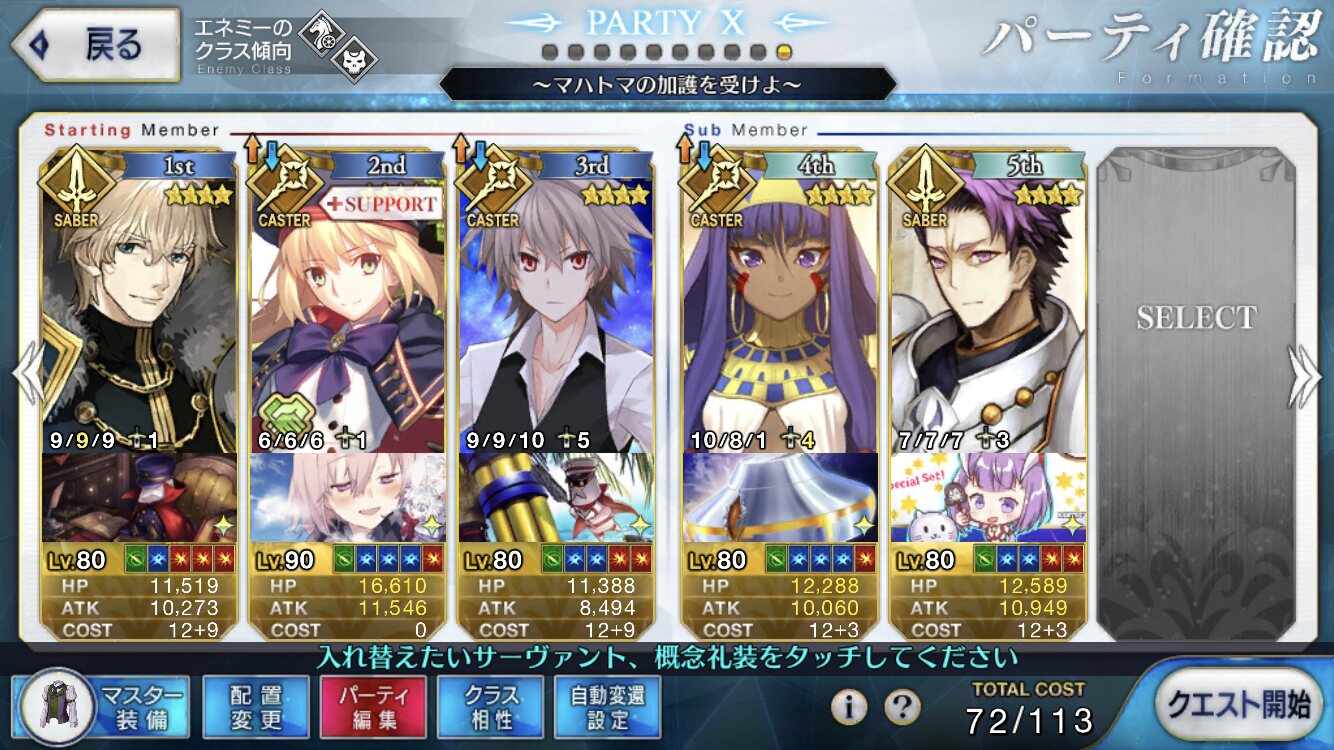Change the 1st servant's craft essence
Screen dimensions: 1334x750
[x=139, y=497]
